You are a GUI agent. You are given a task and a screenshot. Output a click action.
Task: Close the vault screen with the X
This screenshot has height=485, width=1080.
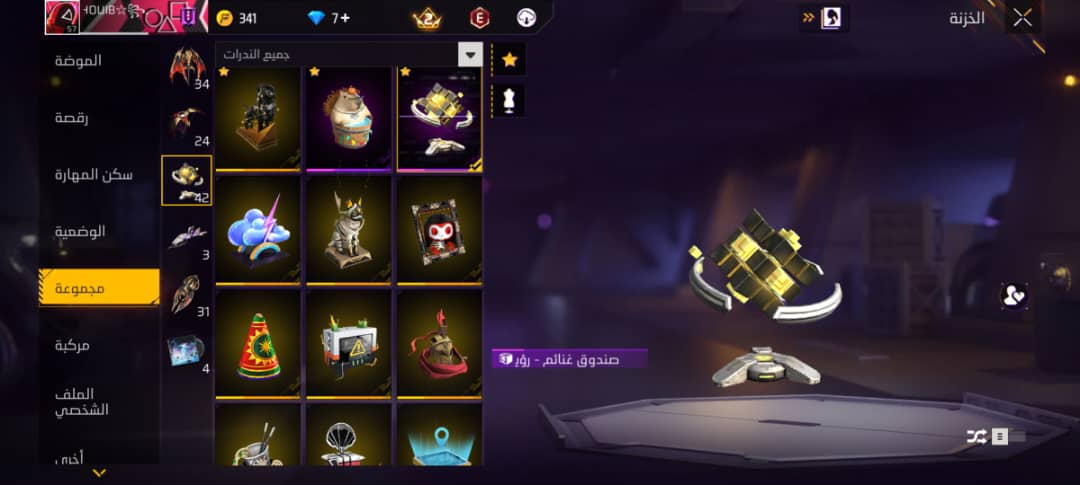tap(1022, 17)
